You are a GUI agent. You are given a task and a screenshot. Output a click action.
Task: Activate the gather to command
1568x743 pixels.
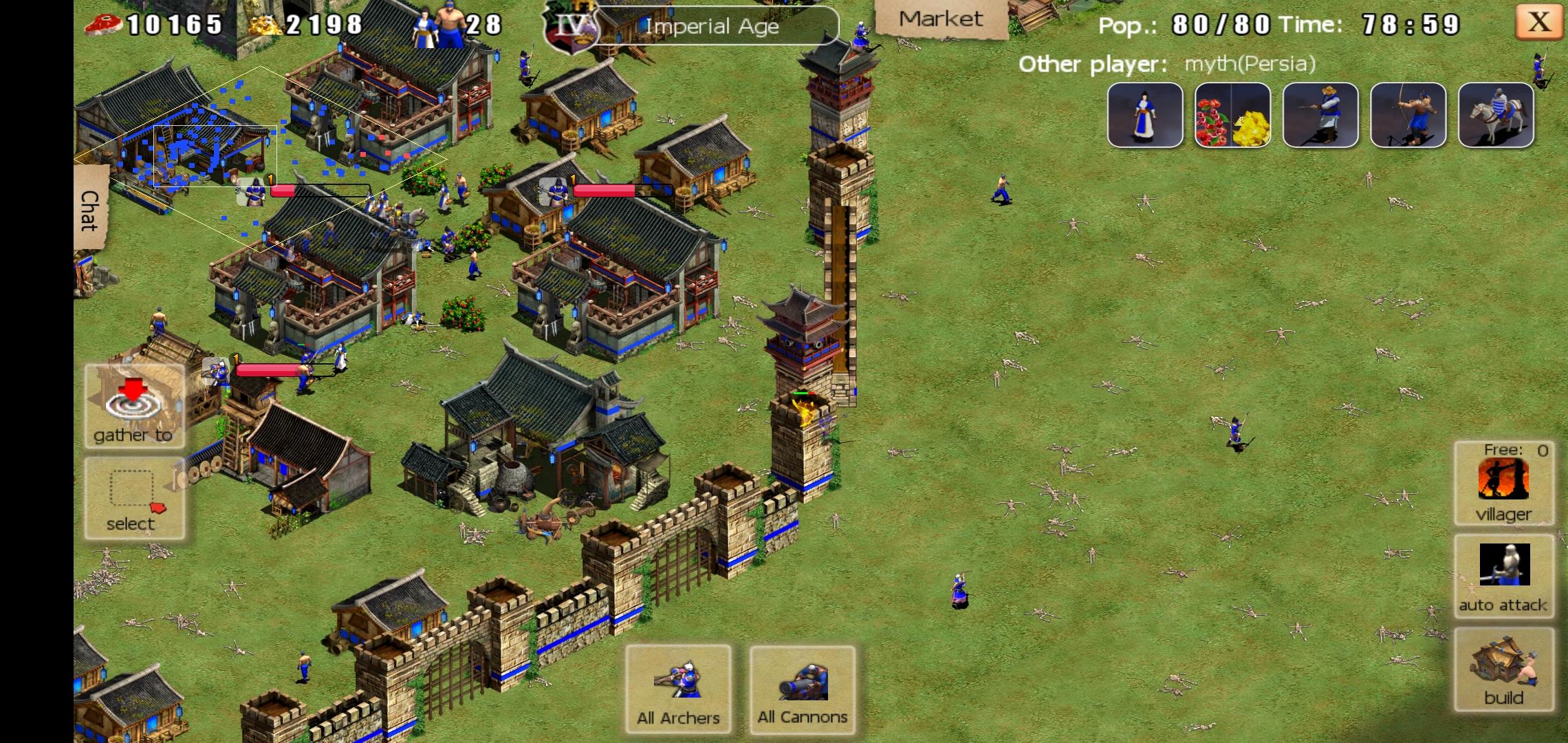tap(134, 407)
